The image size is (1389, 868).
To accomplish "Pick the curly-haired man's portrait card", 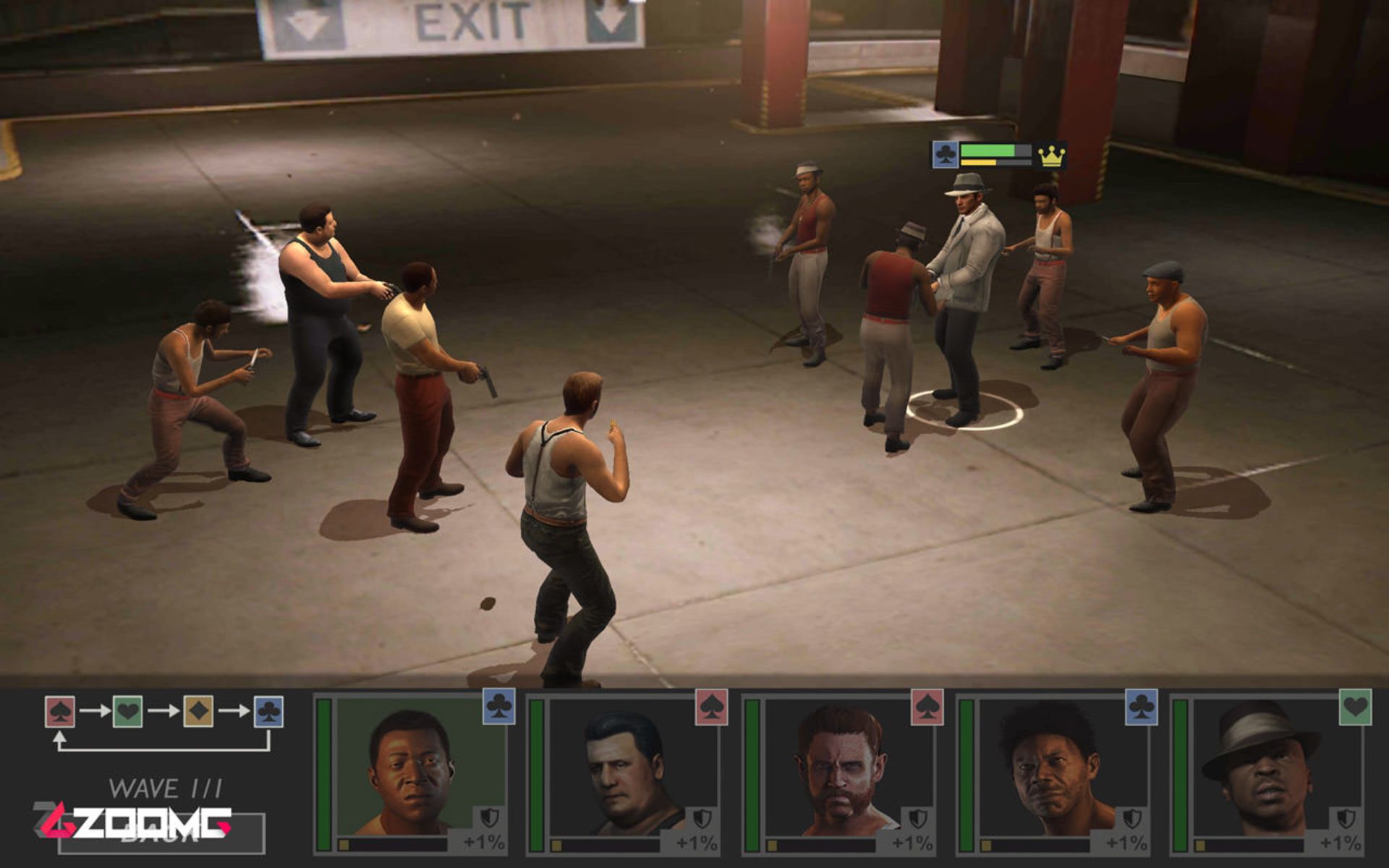I will click(x=1055, y=771).
